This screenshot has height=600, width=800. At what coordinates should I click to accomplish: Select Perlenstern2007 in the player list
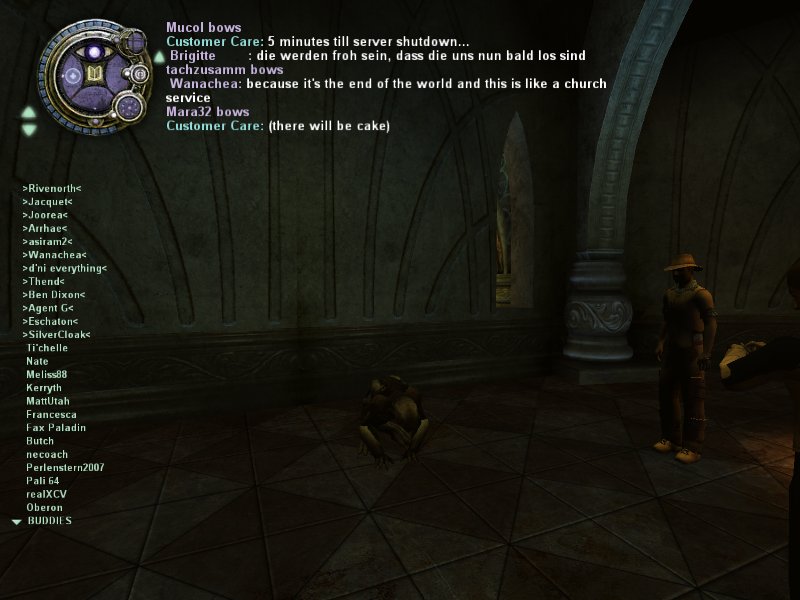click(65, 468)
